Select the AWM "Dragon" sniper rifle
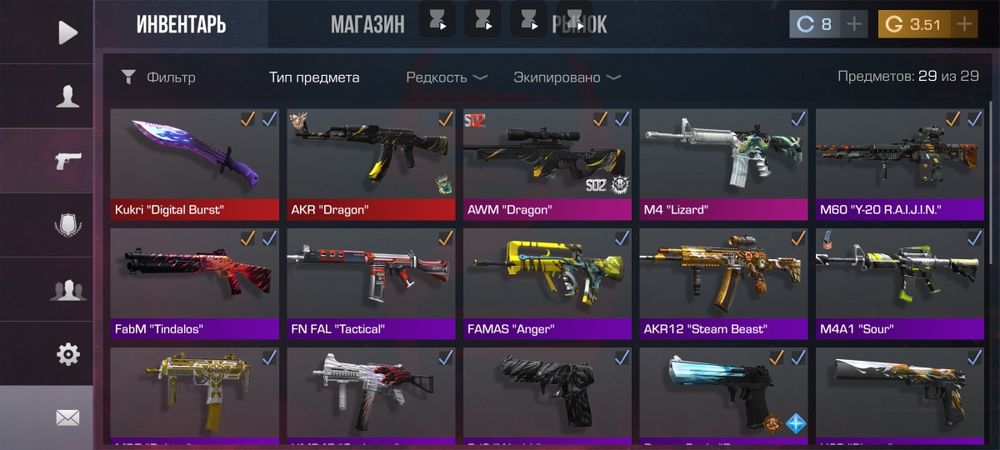The image size is (1000, 450). (547, 164)
